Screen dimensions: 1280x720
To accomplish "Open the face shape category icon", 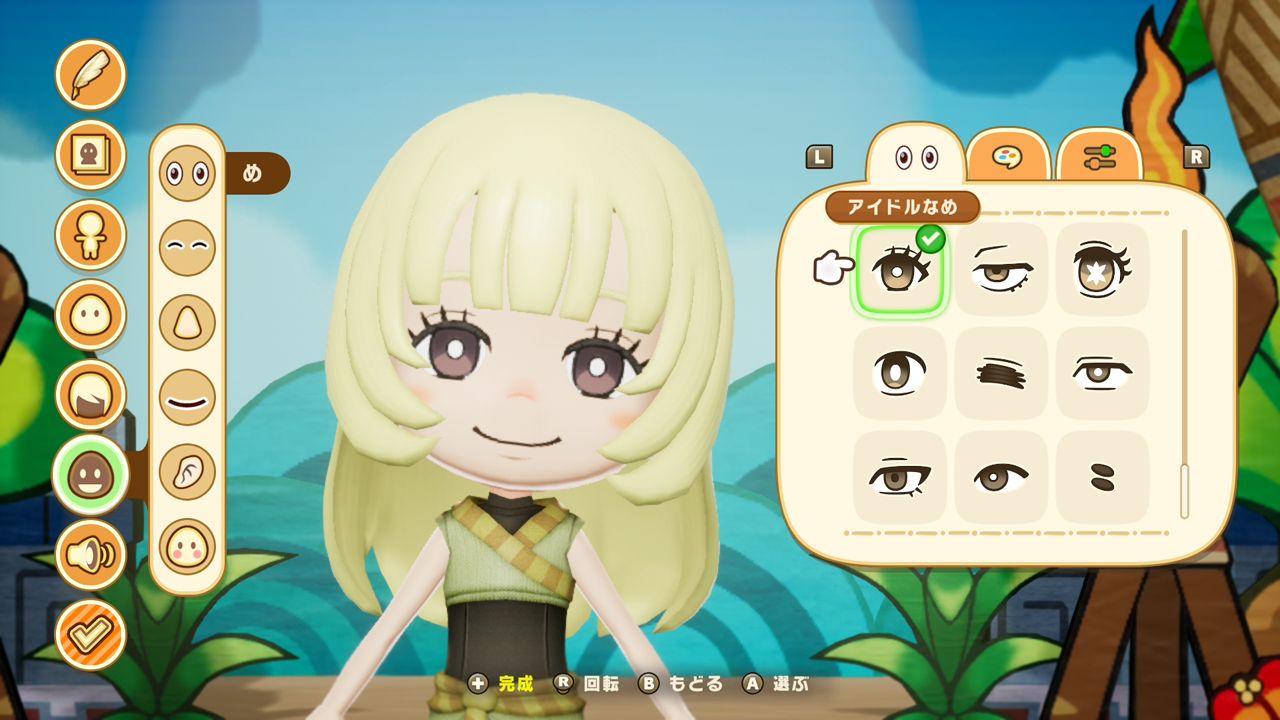I will pyautogui.click(x=90, y=315).
